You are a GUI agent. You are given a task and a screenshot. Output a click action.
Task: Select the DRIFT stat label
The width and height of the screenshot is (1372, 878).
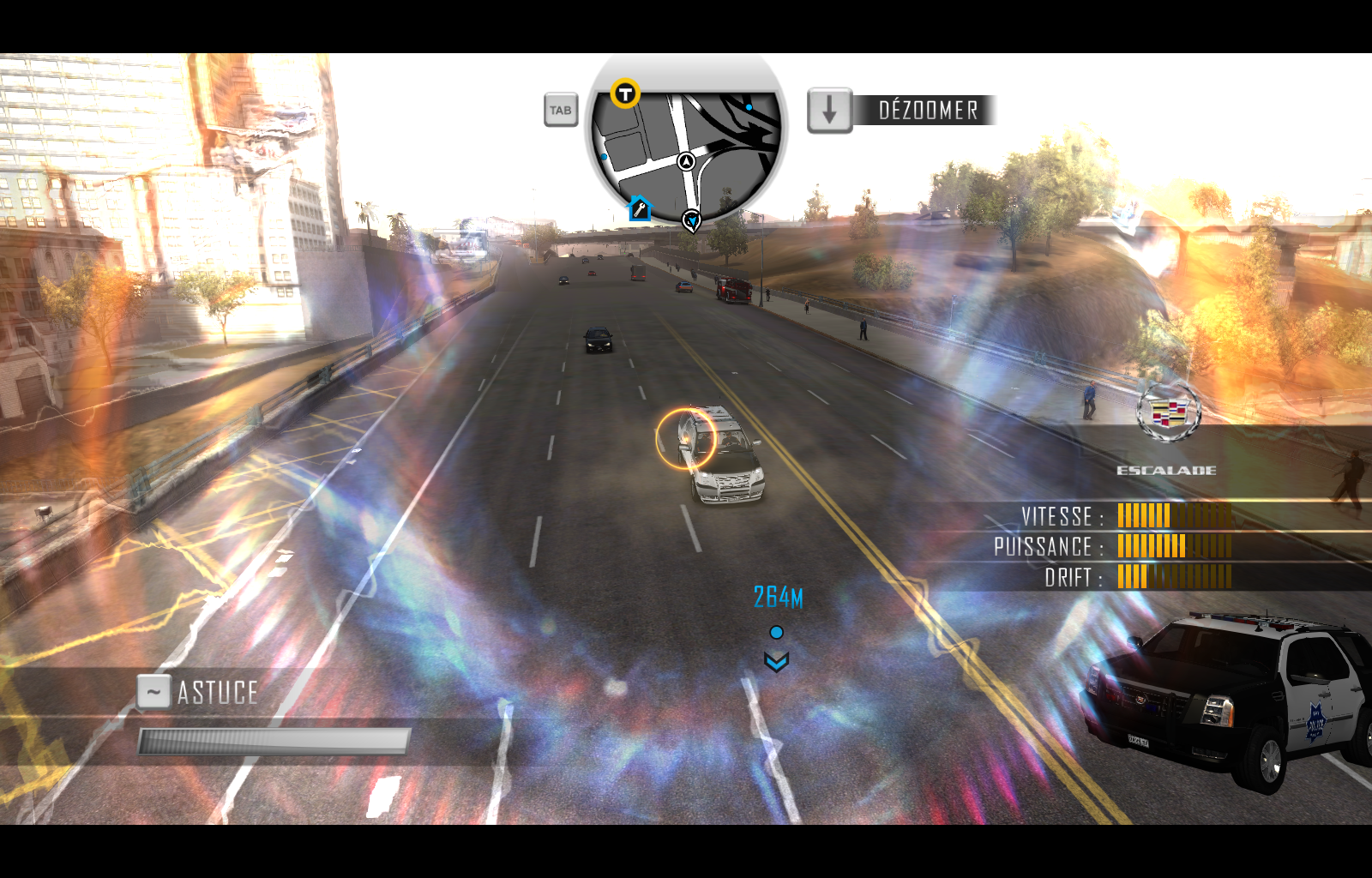pyautogui.click(x=1069, y=578)
